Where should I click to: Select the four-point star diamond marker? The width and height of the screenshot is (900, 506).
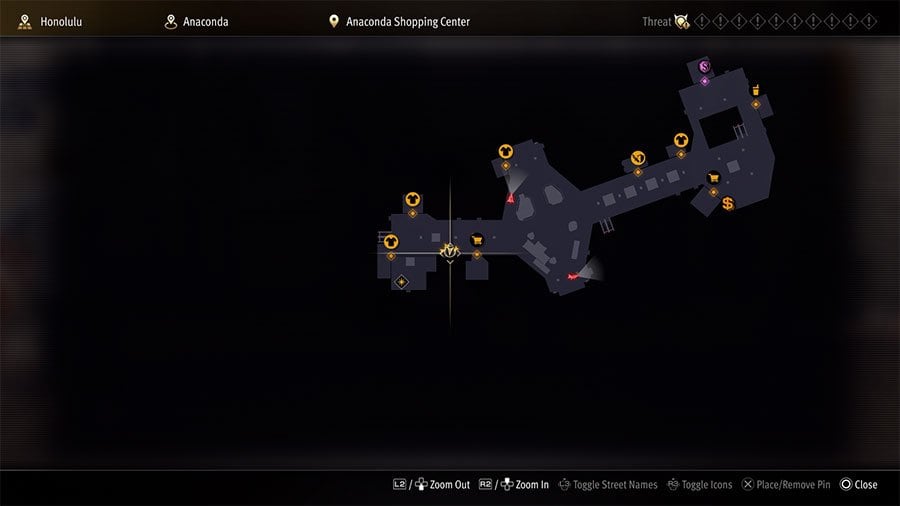pyautogui.click(x=402, y=282)
